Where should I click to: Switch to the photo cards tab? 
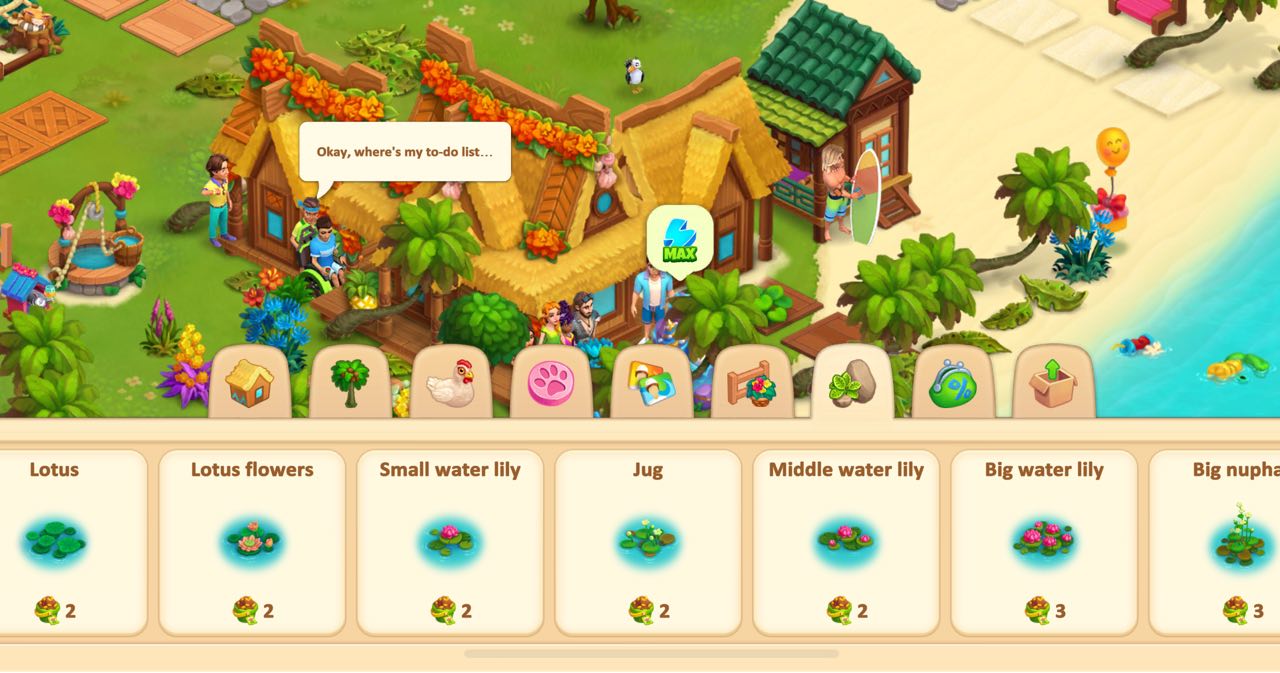tap(651, 384)
